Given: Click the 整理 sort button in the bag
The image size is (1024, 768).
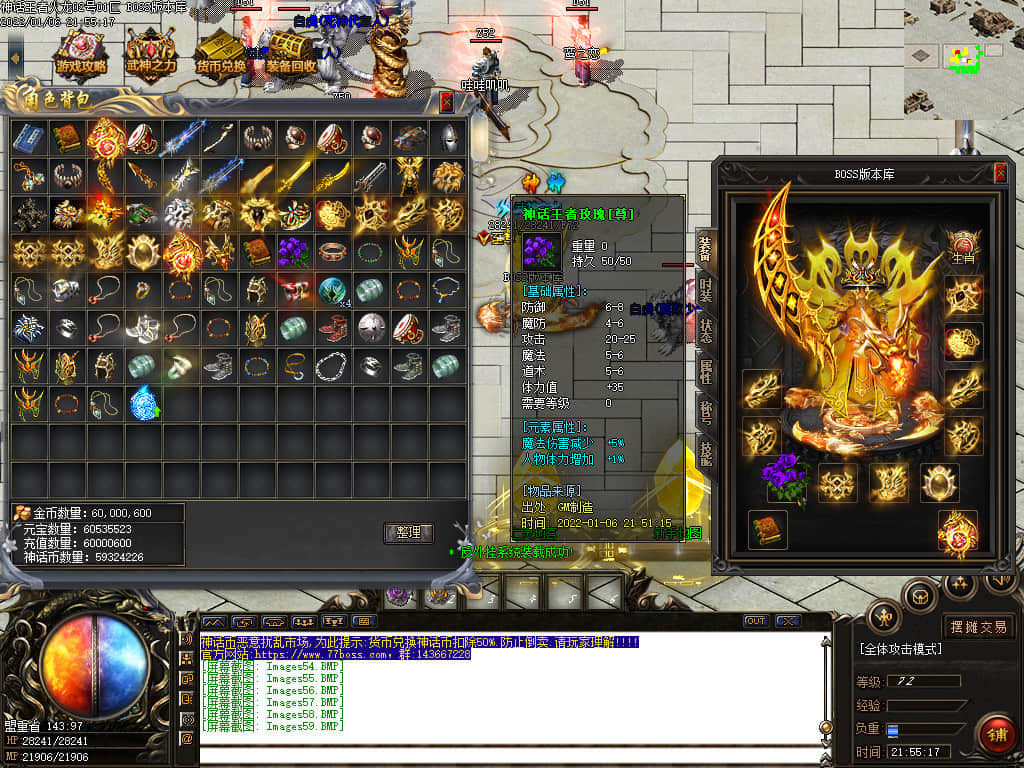Looking at the screenshot, I should 408,533.
